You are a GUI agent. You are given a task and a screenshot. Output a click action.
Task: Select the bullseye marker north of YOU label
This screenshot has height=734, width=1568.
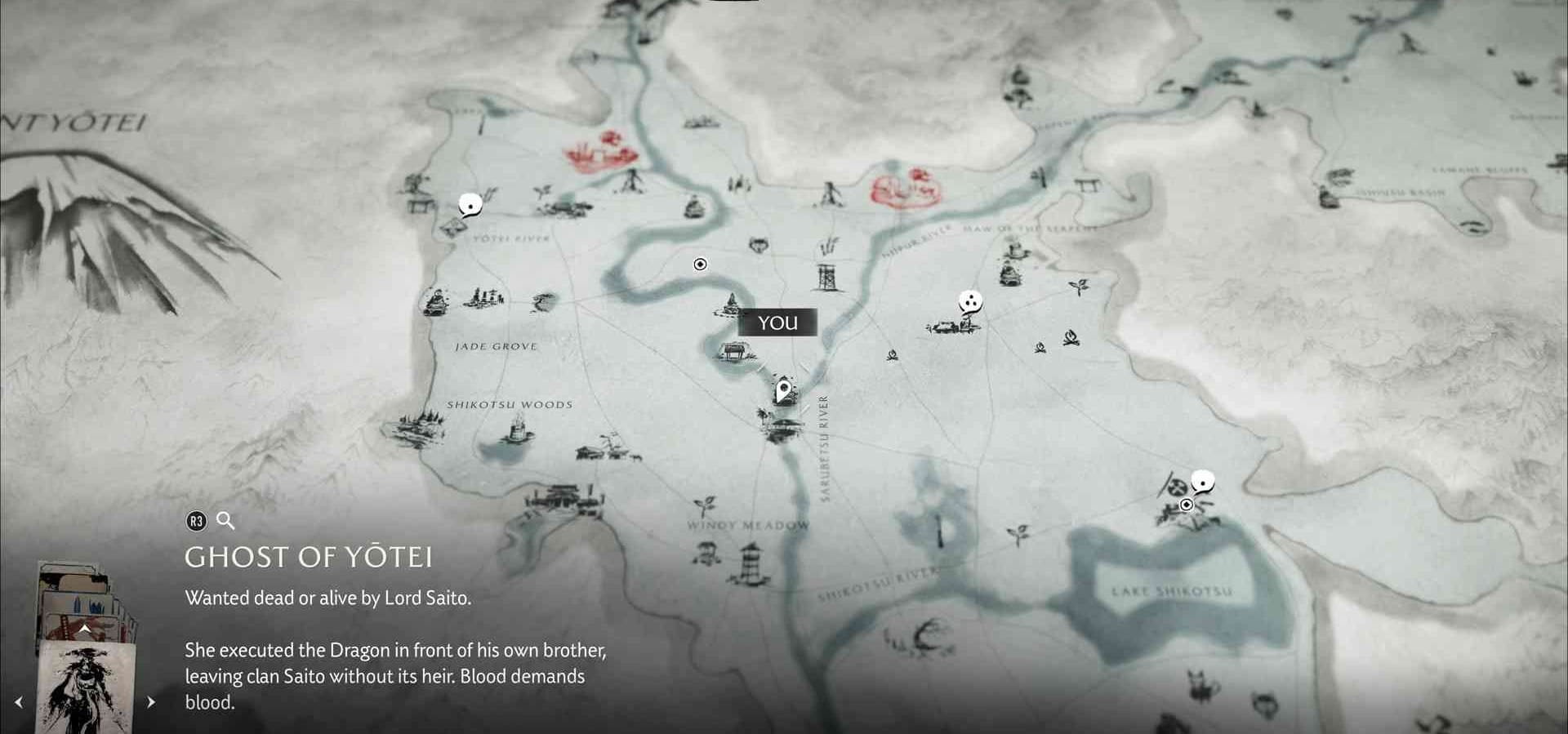[700, 265]
